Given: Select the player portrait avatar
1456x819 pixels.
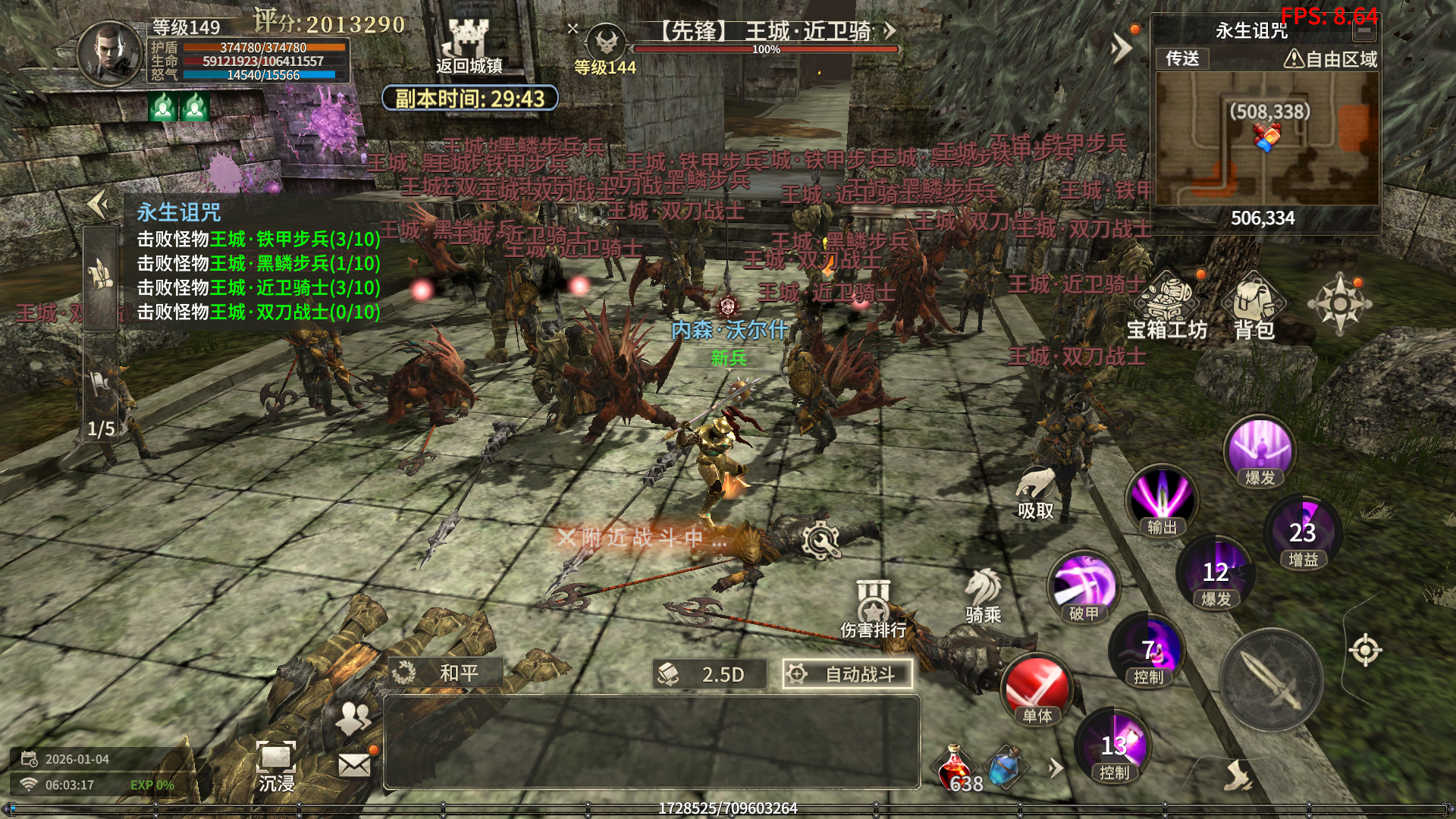Looking at the screenshot, I should point(111,52).
